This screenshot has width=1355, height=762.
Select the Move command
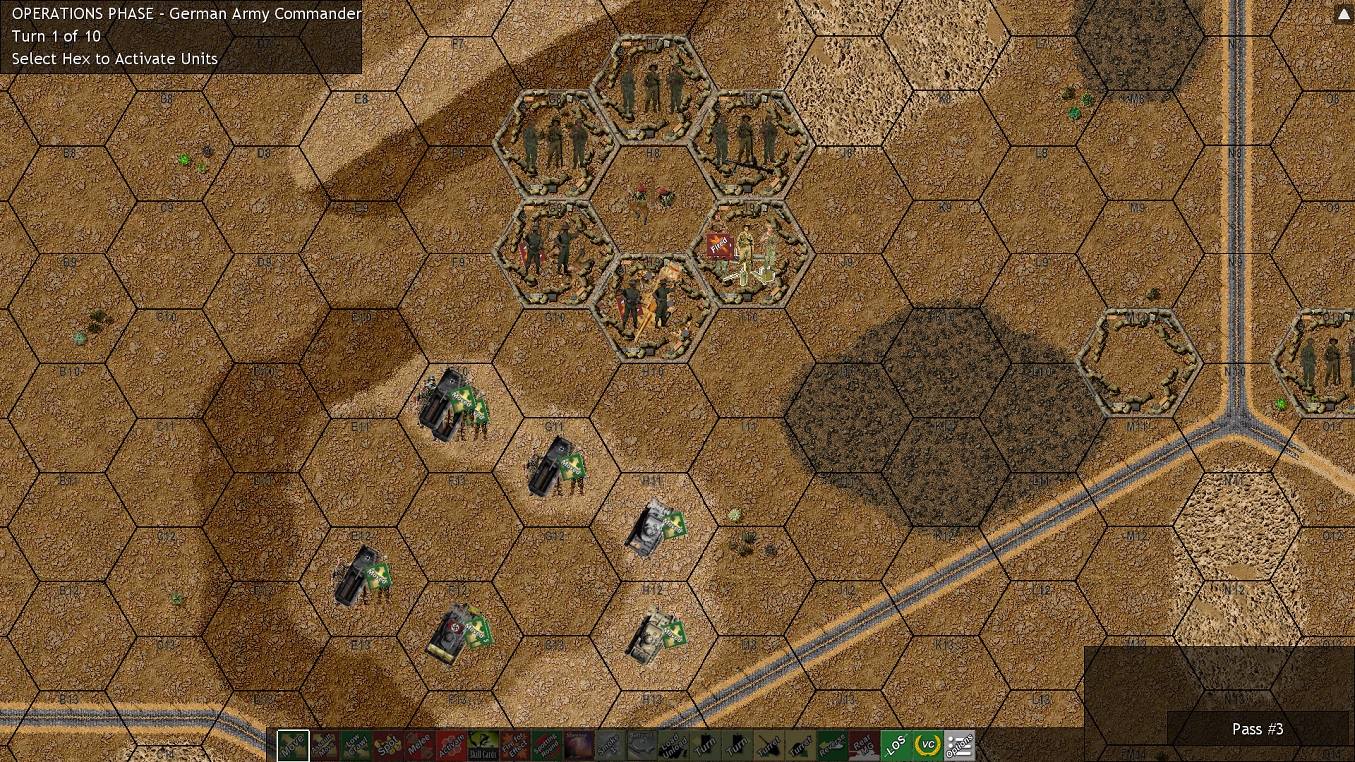(293, 745)
